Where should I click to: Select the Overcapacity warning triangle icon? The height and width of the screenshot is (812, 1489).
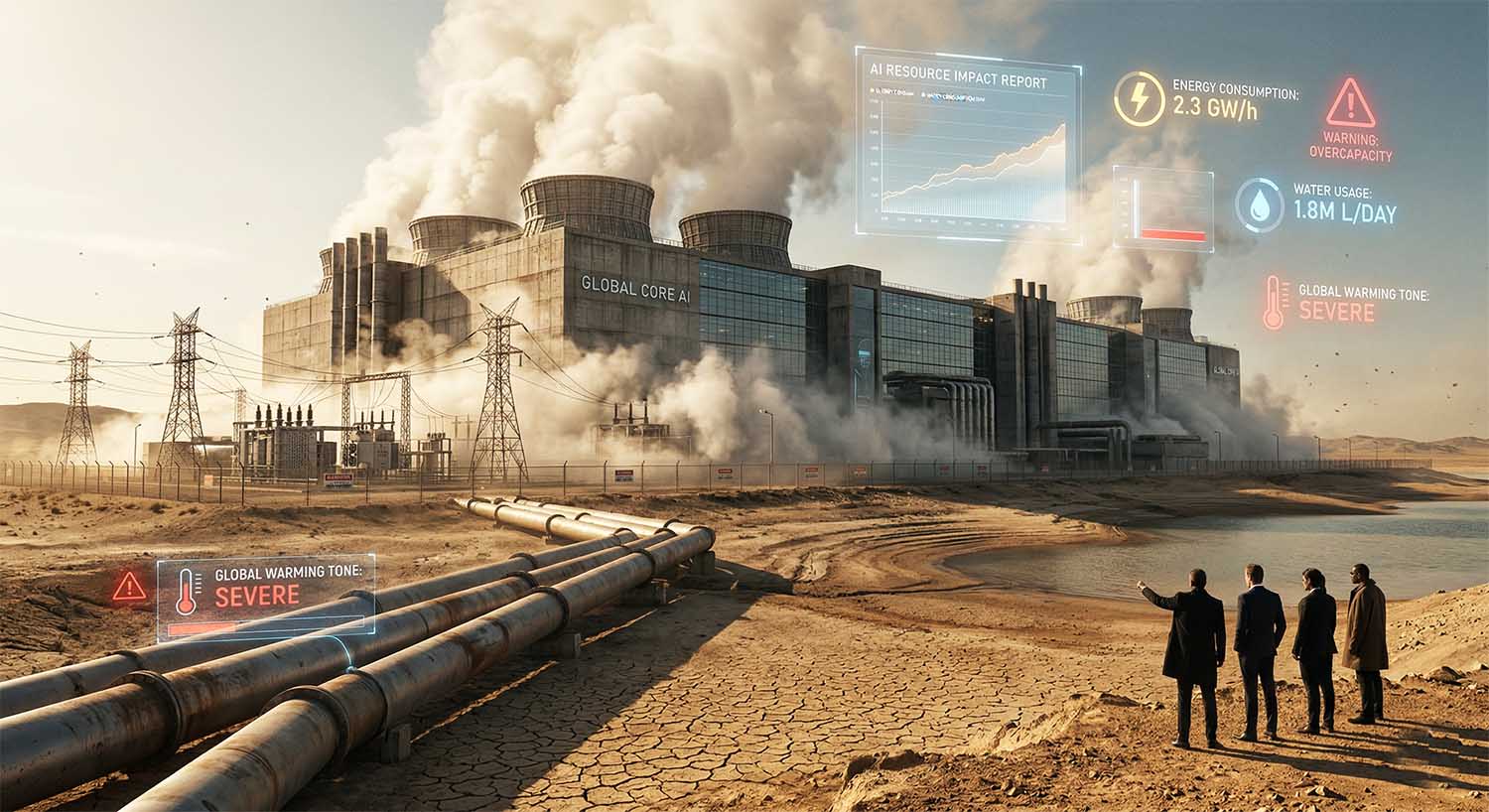pyautogui.click(x=1350, y=103)
